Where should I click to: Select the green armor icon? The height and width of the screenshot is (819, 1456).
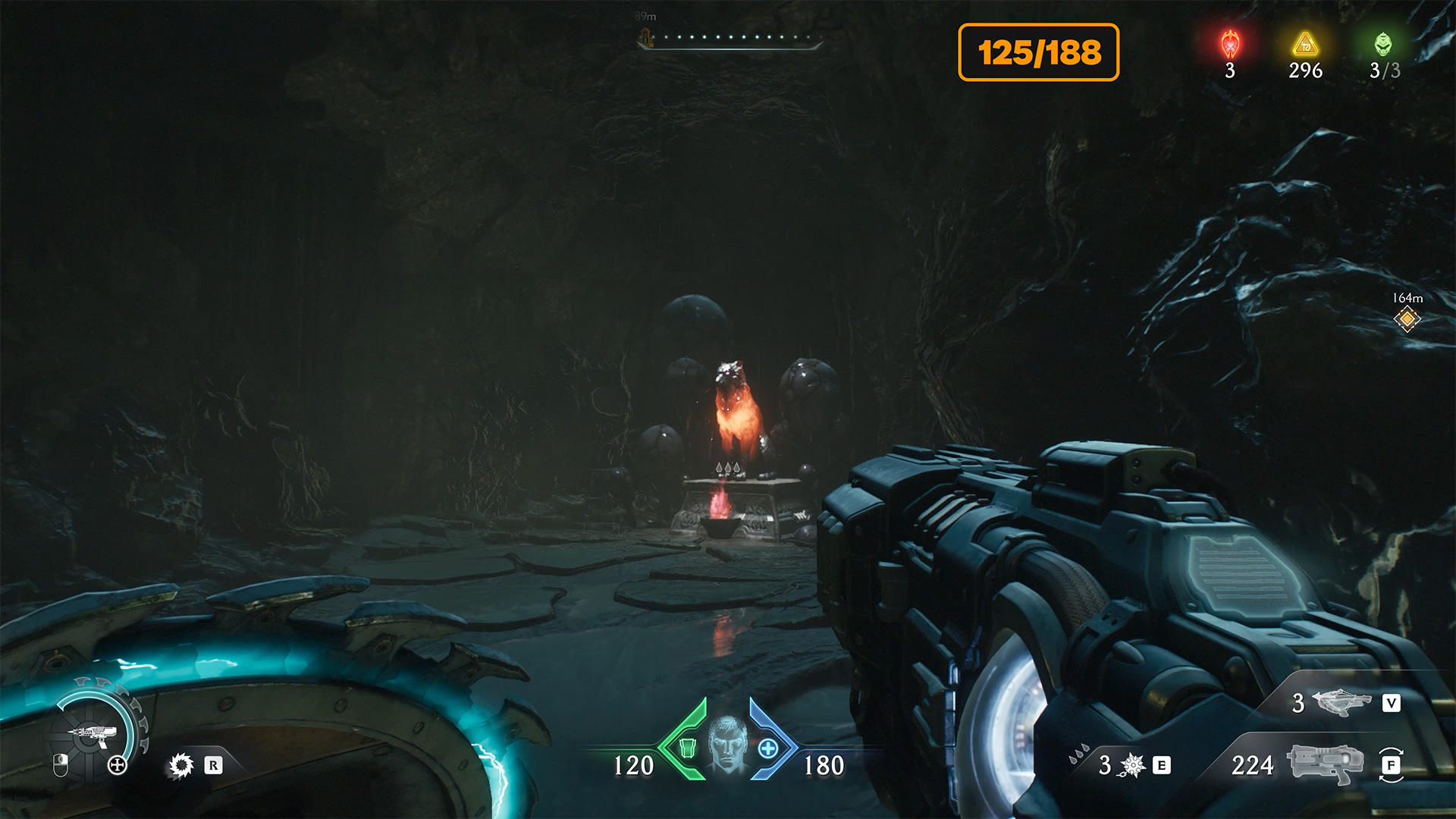687,748
